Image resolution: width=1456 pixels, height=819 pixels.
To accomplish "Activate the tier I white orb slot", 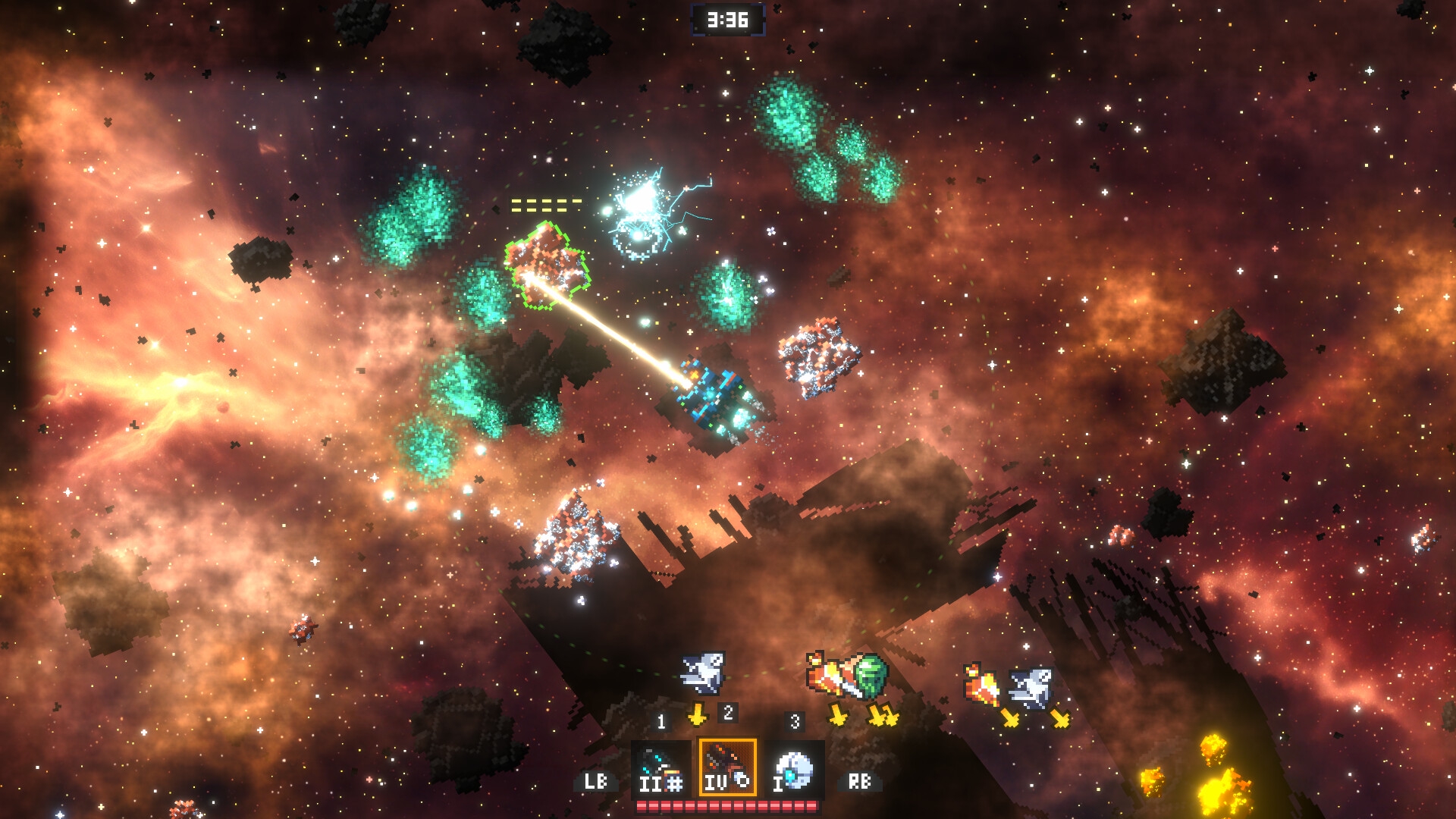I will [x=794, y=768].
